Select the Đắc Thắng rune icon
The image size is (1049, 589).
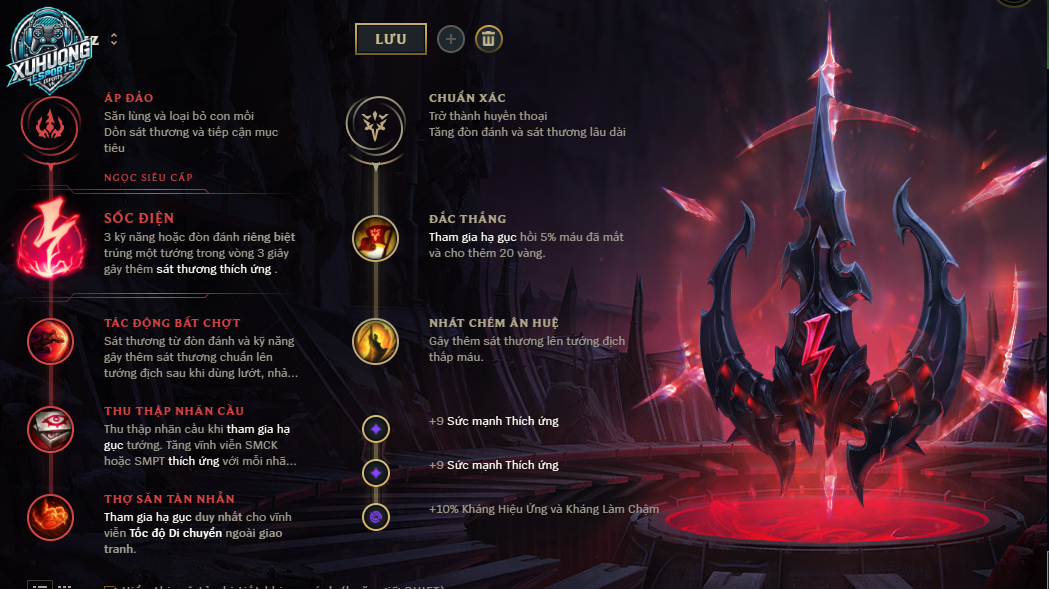click(375, 239)
